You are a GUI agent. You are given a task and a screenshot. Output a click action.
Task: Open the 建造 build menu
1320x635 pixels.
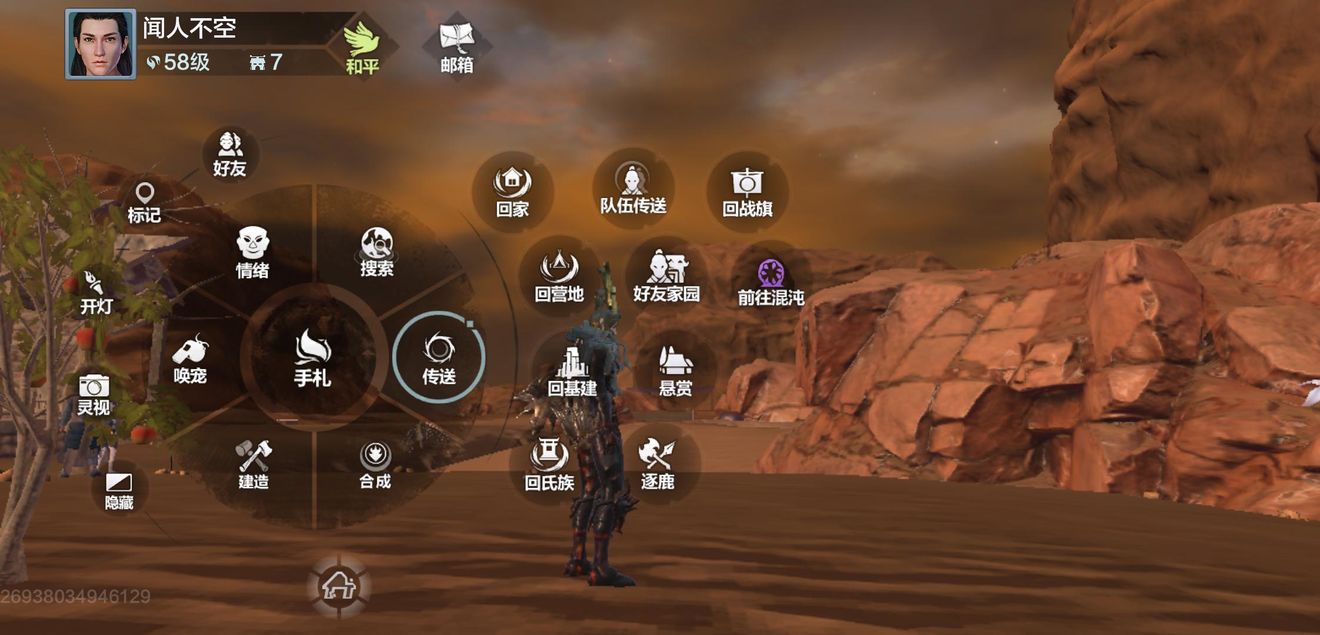pyautogui.click(x=253, y=464)
